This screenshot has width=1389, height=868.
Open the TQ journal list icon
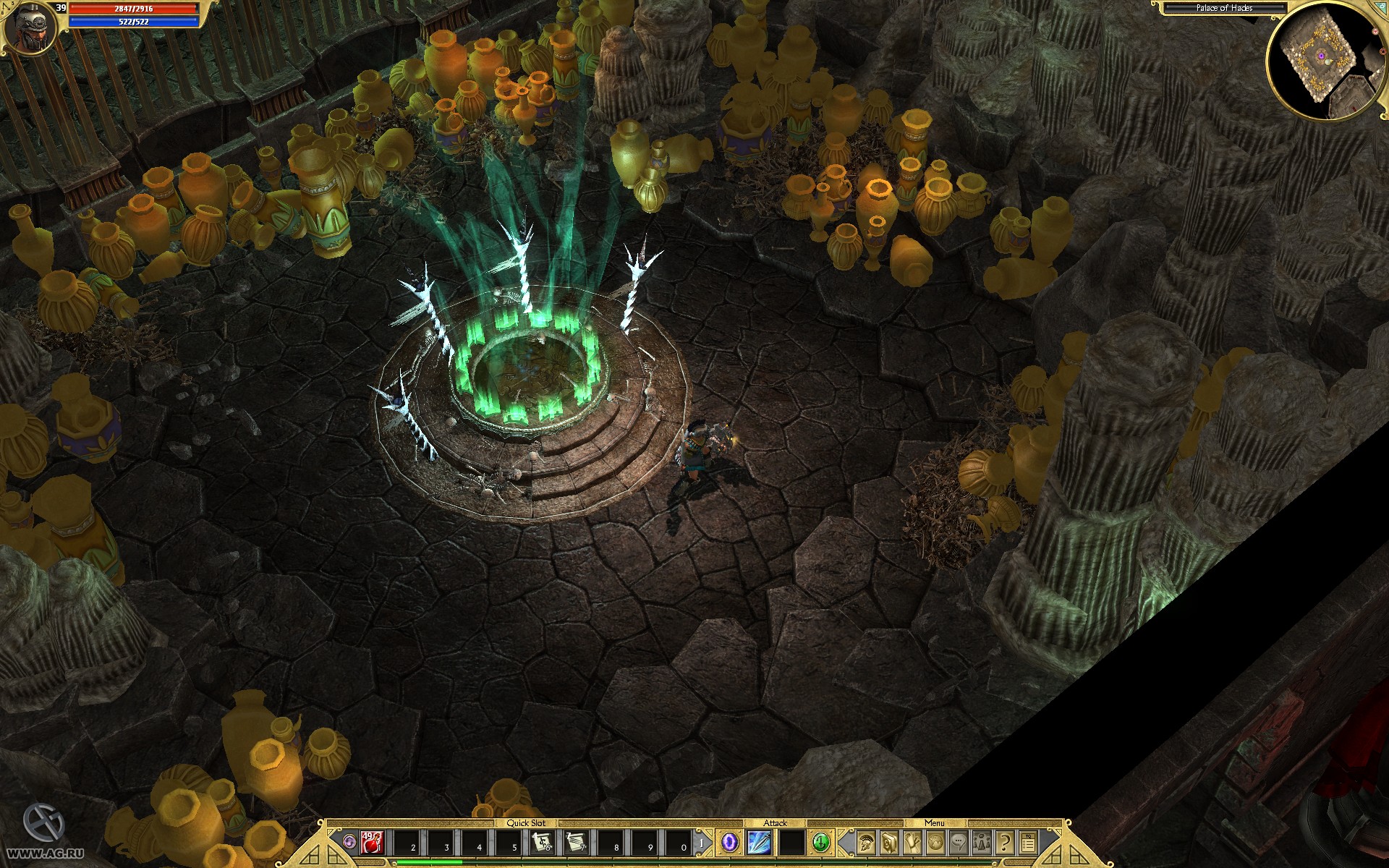tap(1028, 843)
